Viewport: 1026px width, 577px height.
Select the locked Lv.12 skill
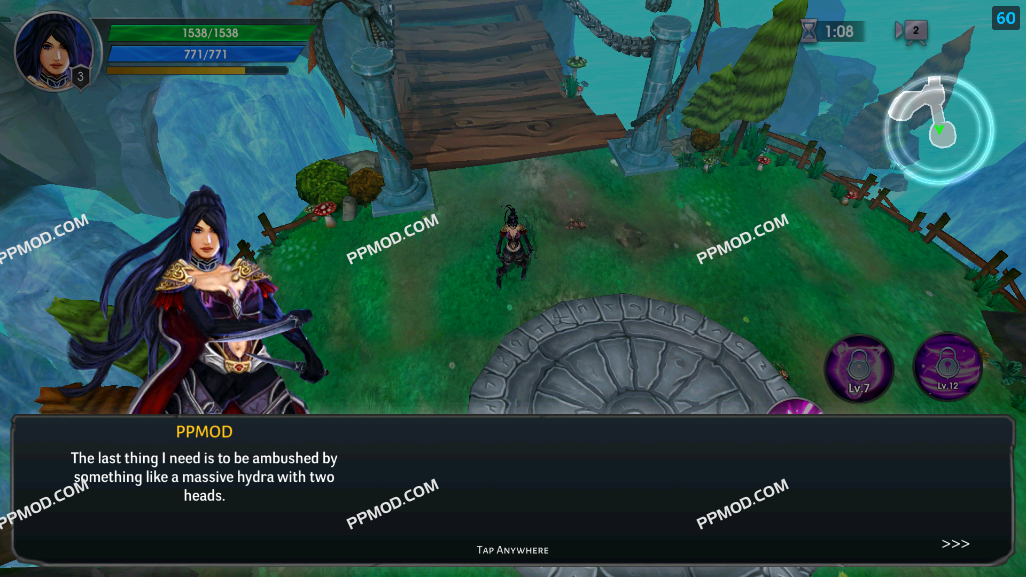tap(946, 367)
